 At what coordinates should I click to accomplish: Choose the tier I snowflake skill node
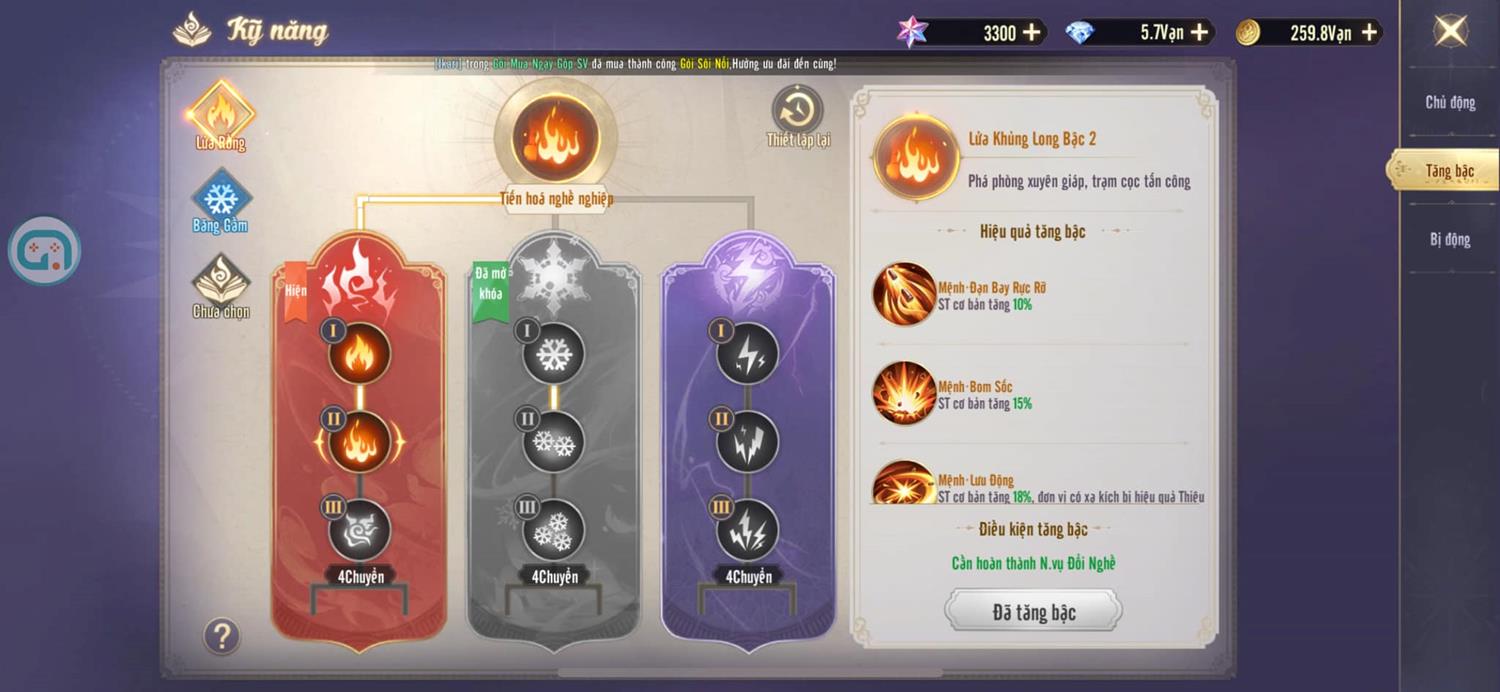tap(553, 352)
